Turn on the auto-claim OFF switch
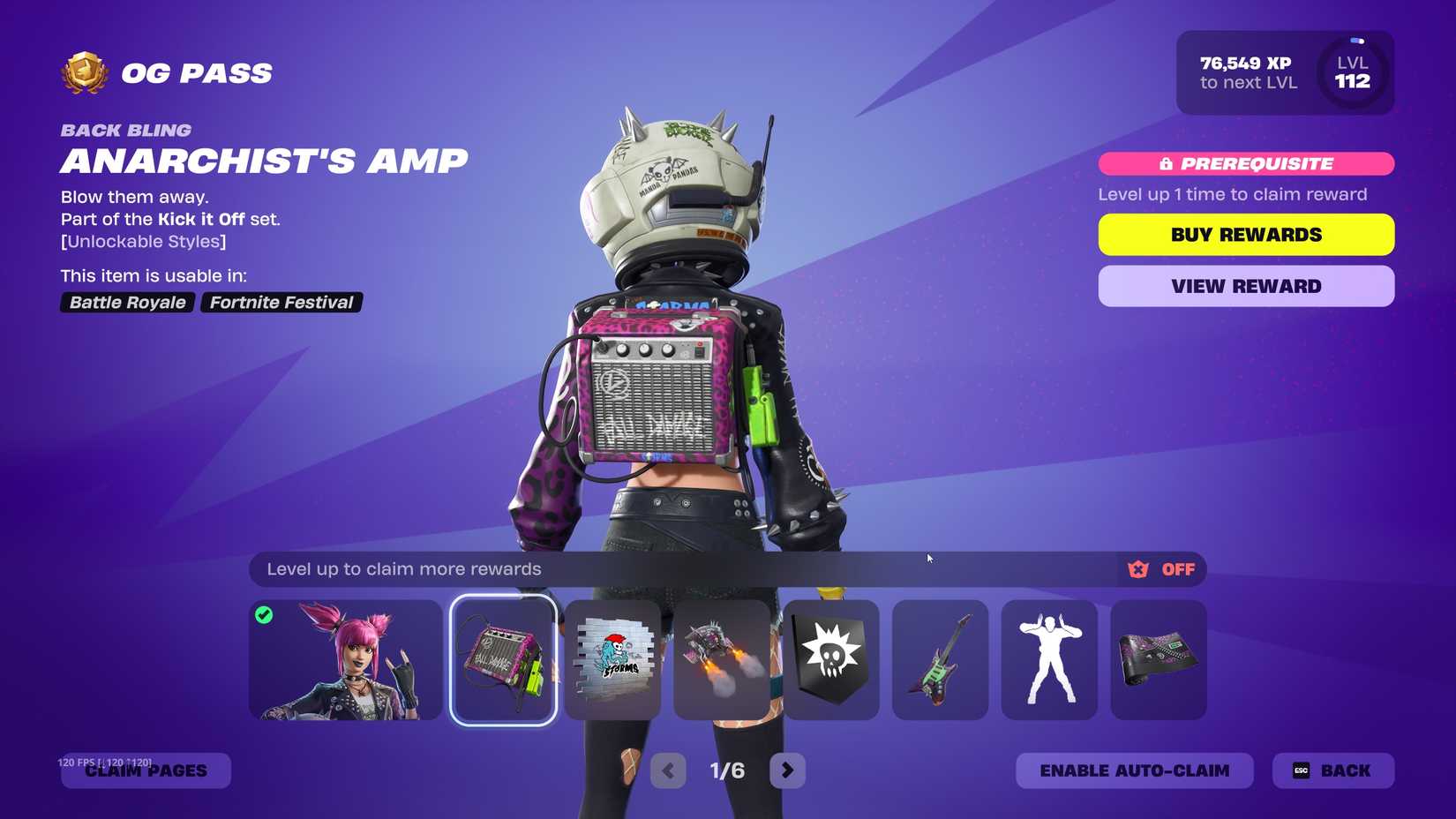 click(x=1177, y=569)
